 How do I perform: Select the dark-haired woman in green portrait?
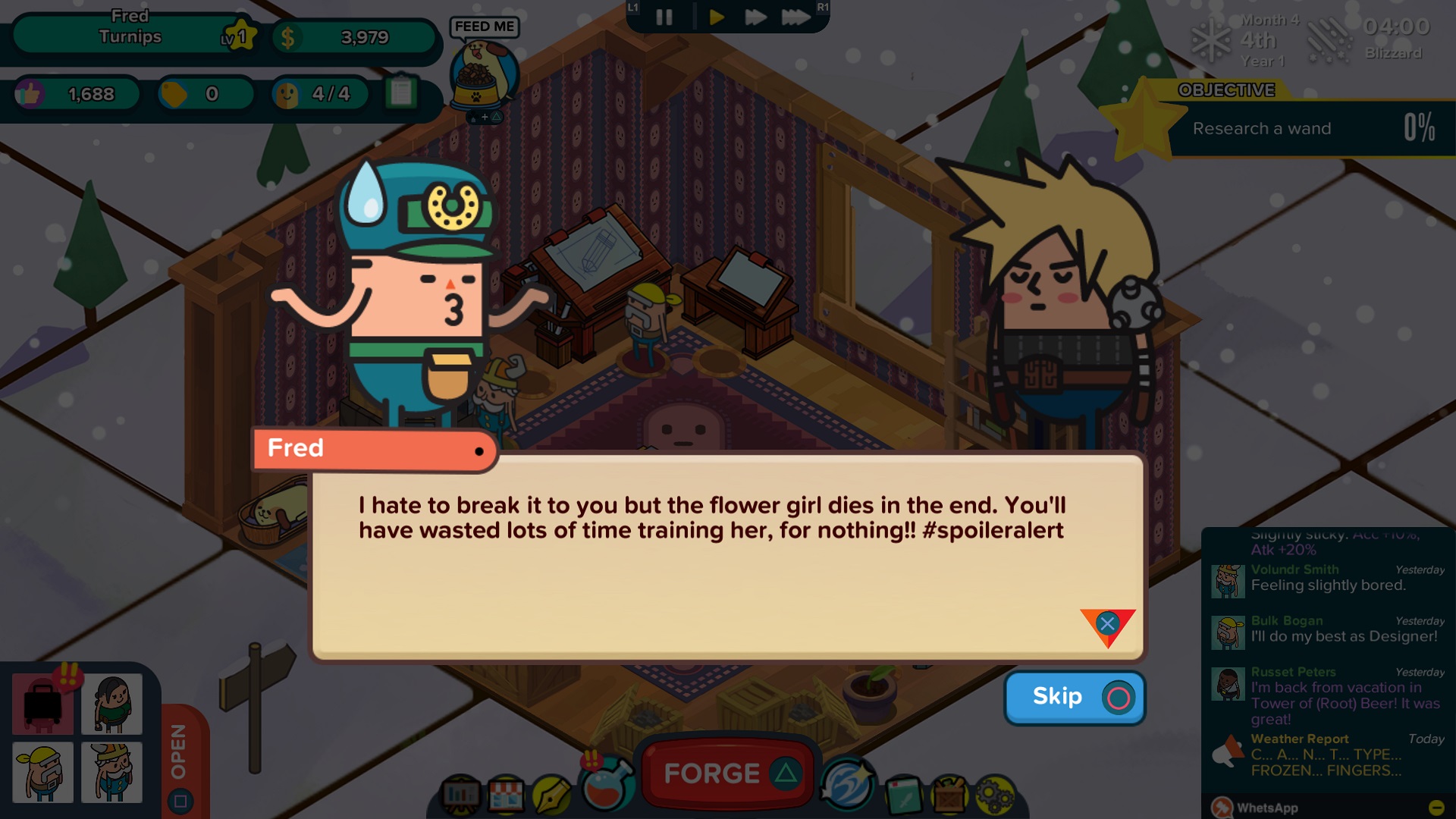tap(112, 704)
